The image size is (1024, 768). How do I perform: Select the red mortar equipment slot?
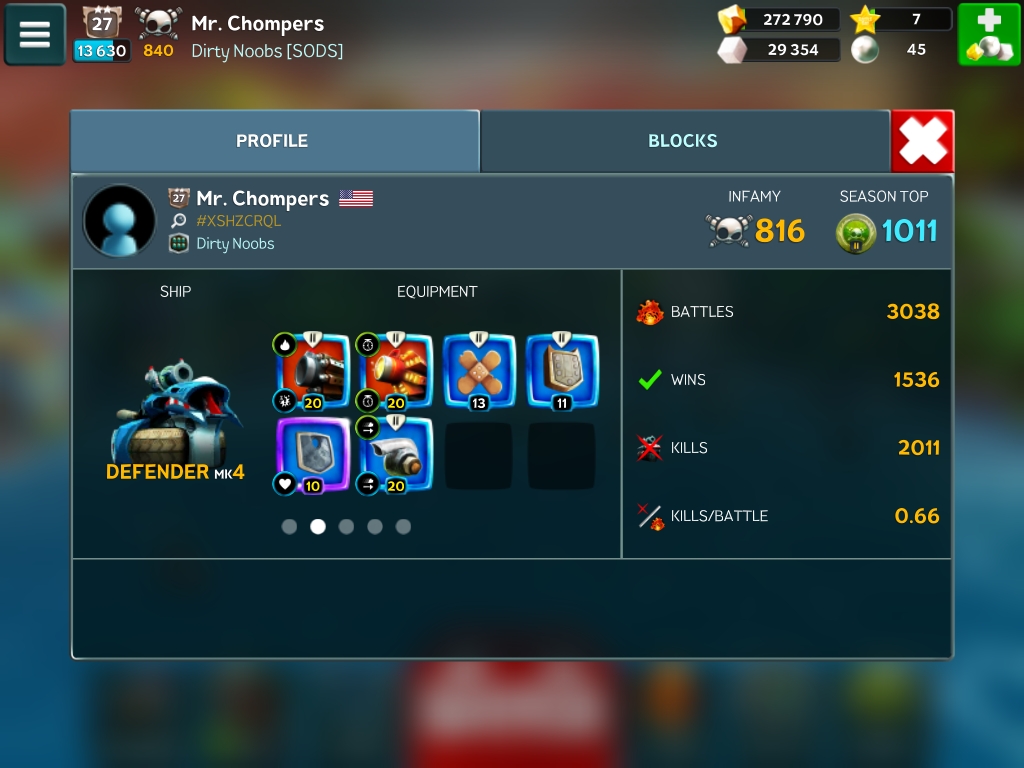pos(396,371)
